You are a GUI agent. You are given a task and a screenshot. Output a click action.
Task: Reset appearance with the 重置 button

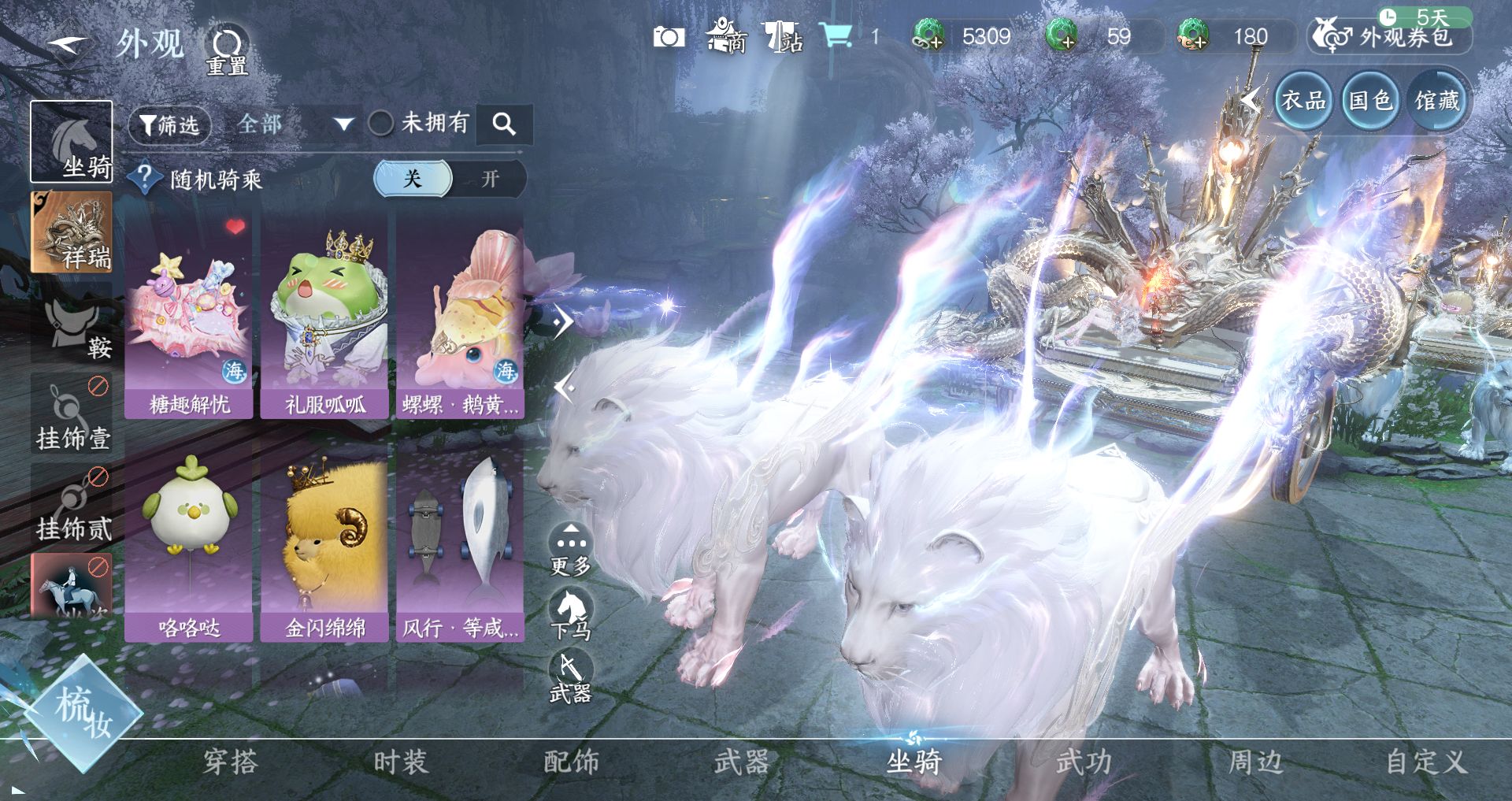pos(227,51)
